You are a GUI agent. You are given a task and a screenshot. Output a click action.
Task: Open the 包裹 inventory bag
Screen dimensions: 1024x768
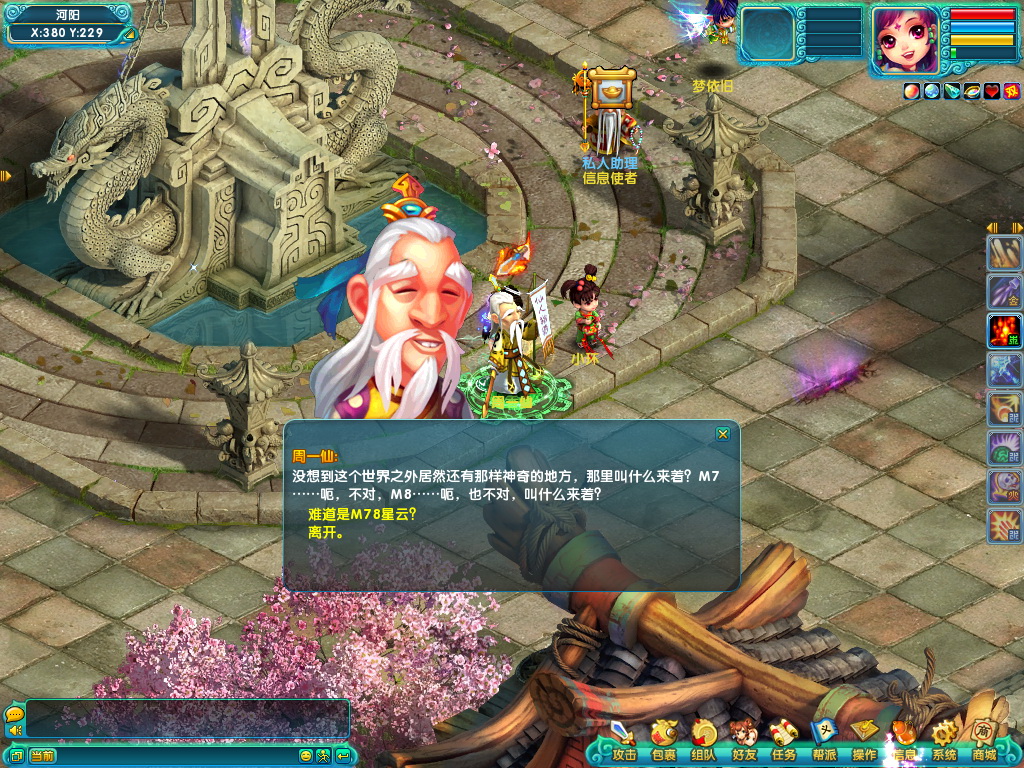(663, 743)
